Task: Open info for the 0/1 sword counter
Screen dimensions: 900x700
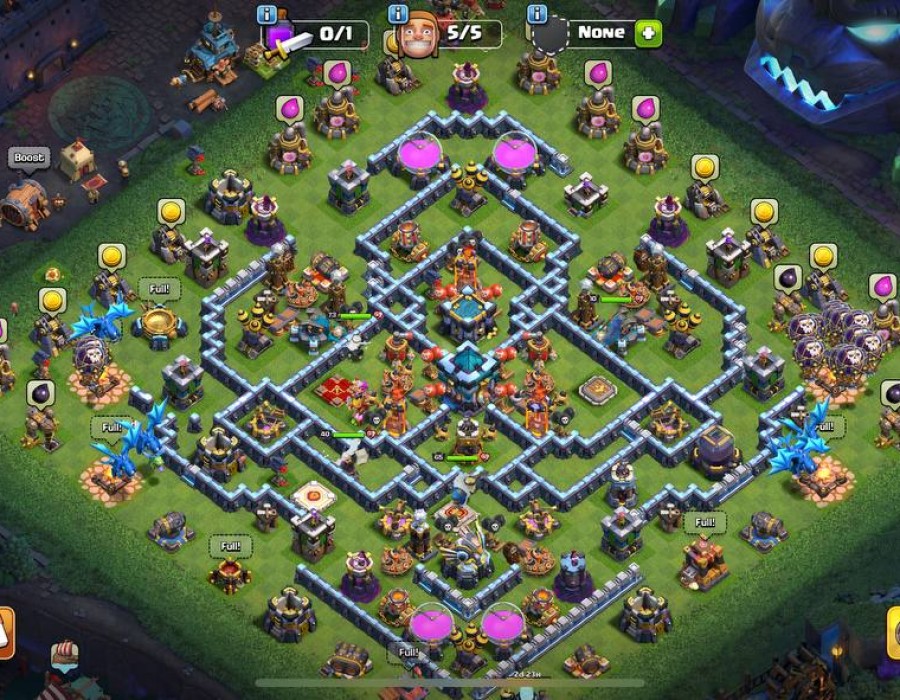Action: (268, 15)
